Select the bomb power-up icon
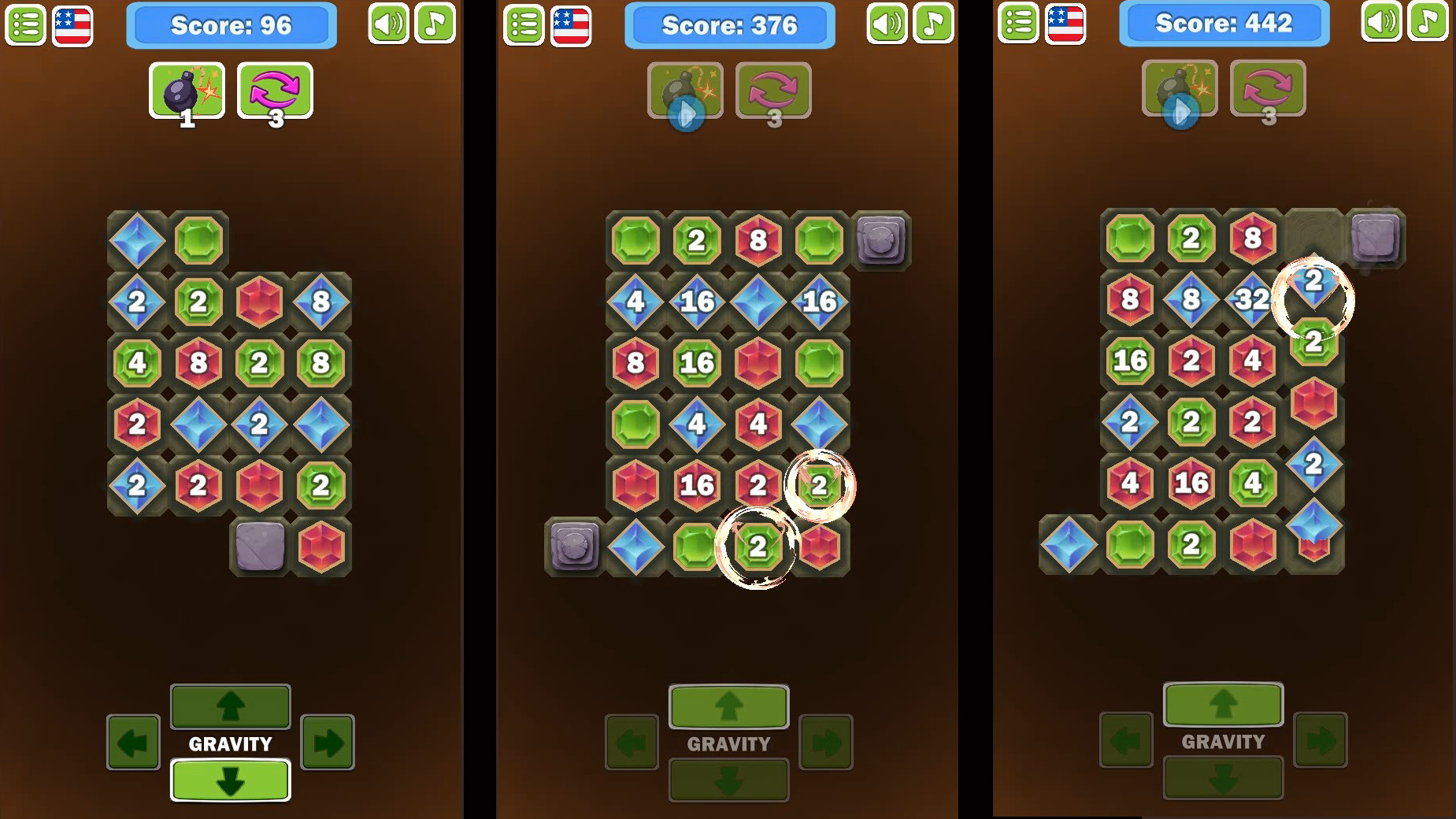The image size is (1456, 819). click(x=187, y=91)
